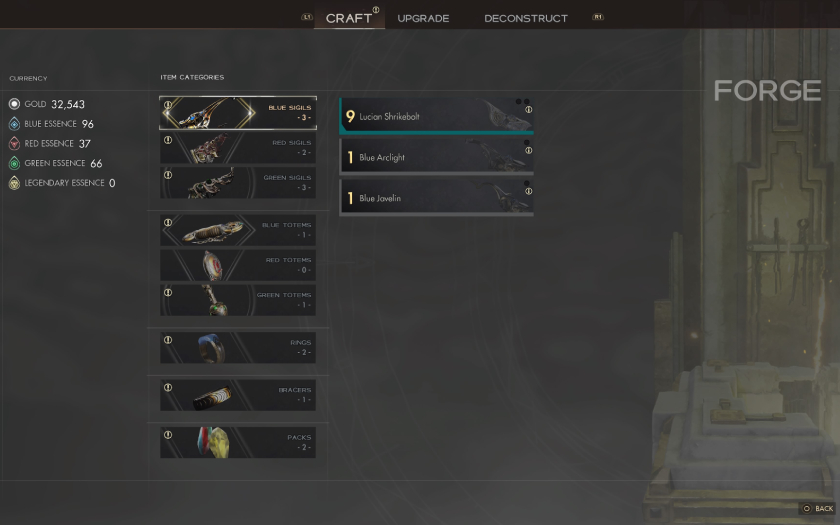Switch to the Craft tab
Image resolution: width=840 pixels, height=525 pixels.
[348, 18]
